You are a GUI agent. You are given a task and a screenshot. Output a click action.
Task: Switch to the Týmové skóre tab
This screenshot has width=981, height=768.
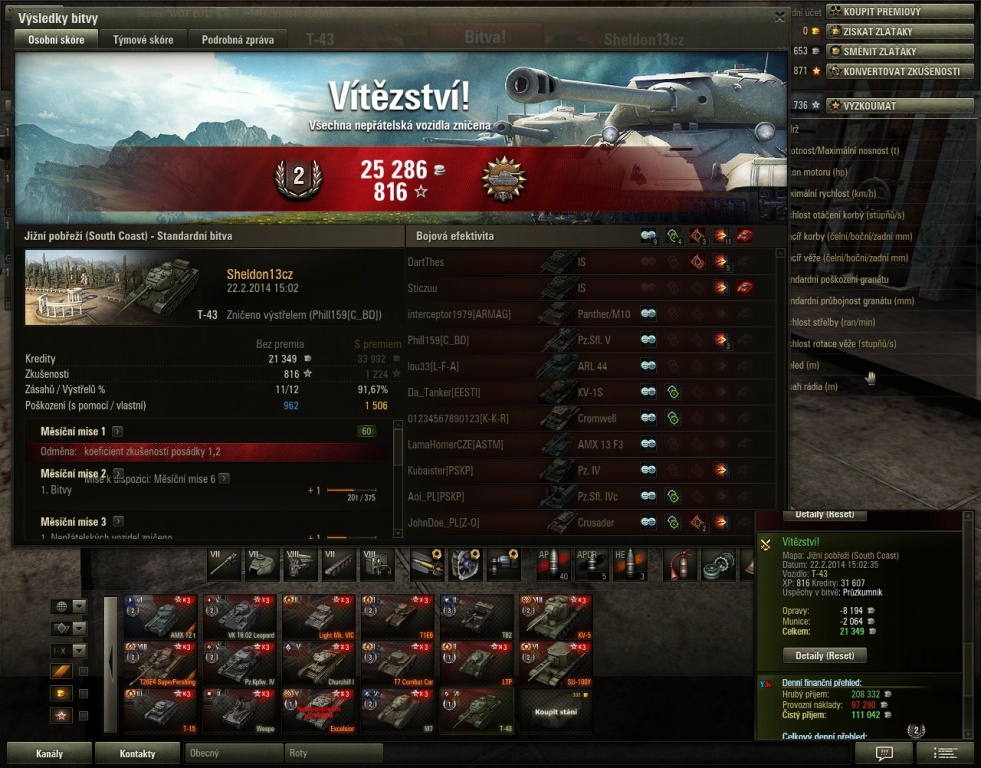[x=143, y=40]
